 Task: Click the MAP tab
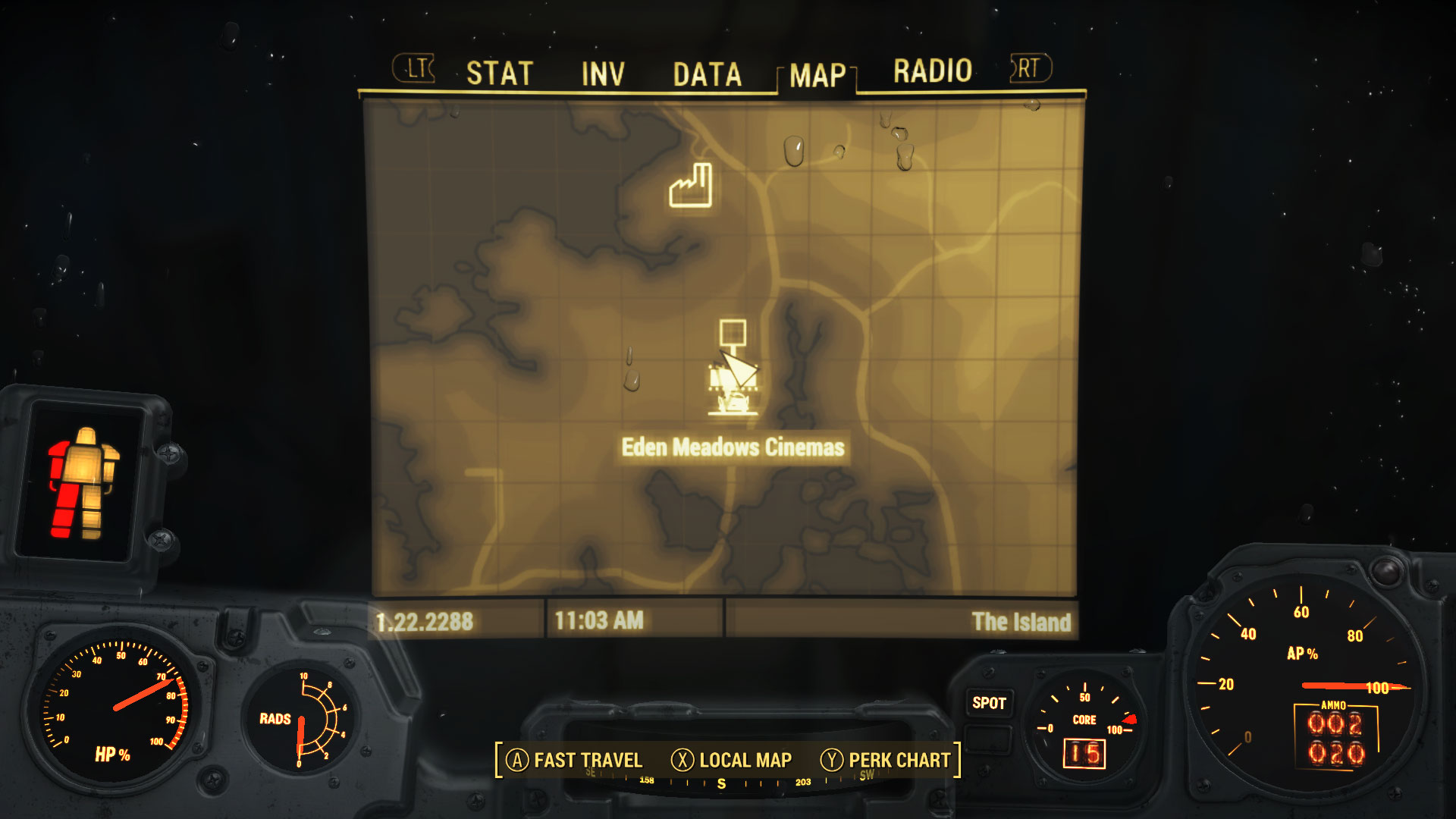point(817,75)
